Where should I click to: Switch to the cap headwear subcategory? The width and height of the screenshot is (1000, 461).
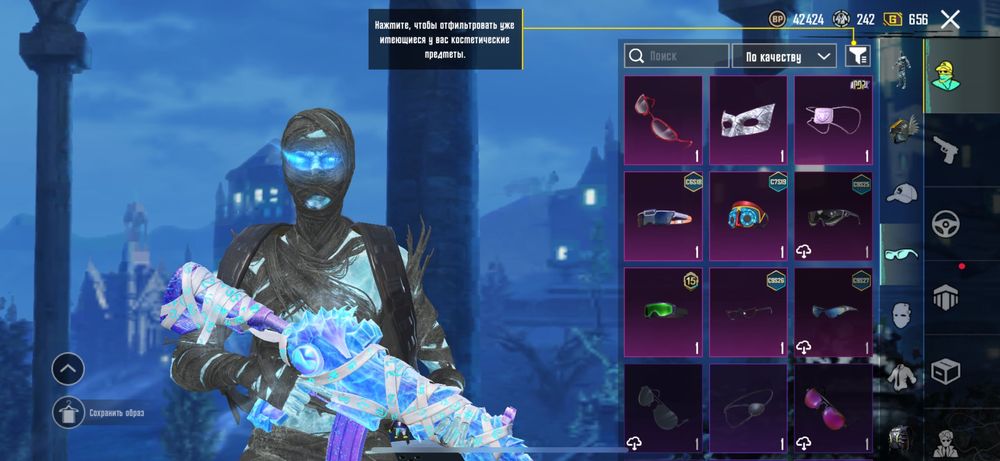click(x=902, y=193)
